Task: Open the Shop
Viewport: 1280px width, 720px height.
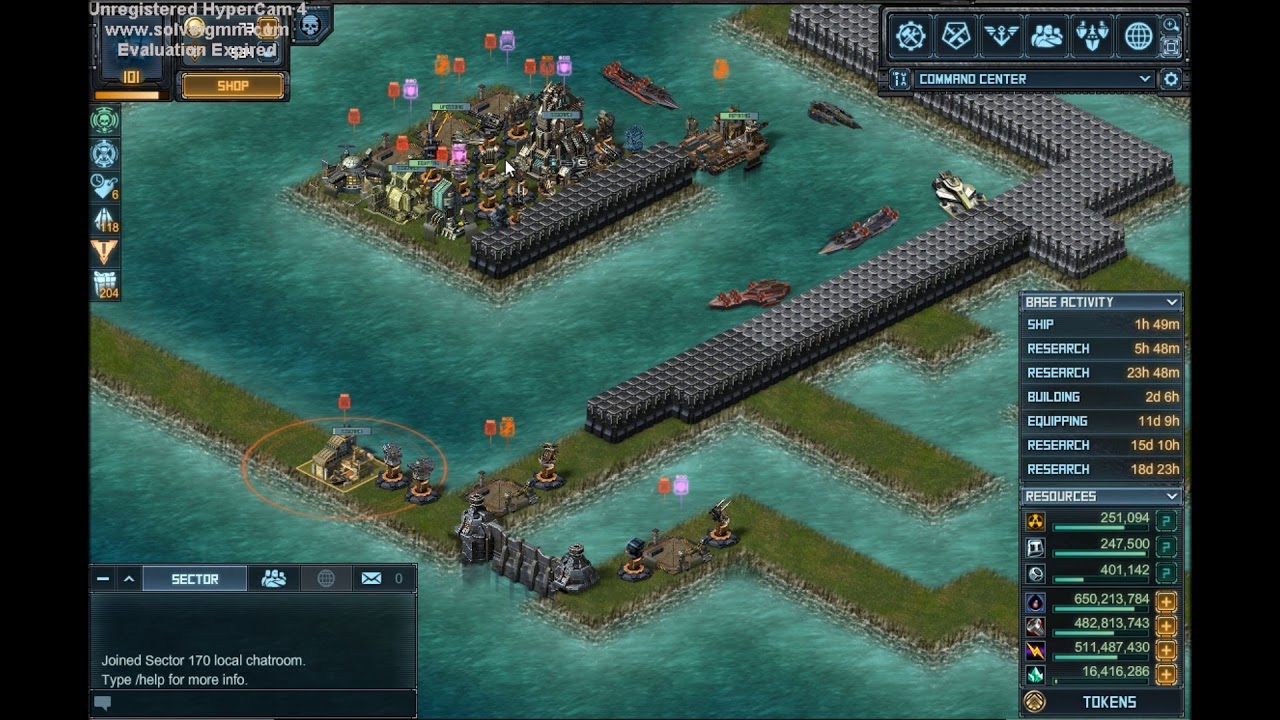Action: click(x=232, y=86)
